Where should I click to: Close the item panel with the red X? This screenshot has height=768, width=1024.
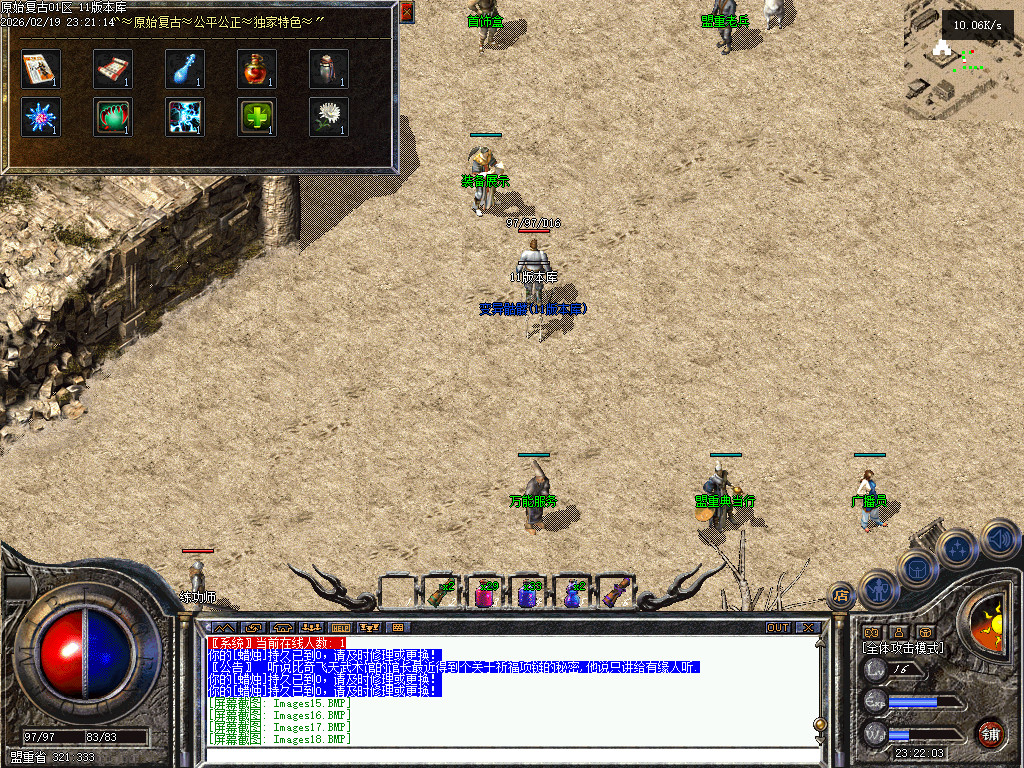point(406,12)
